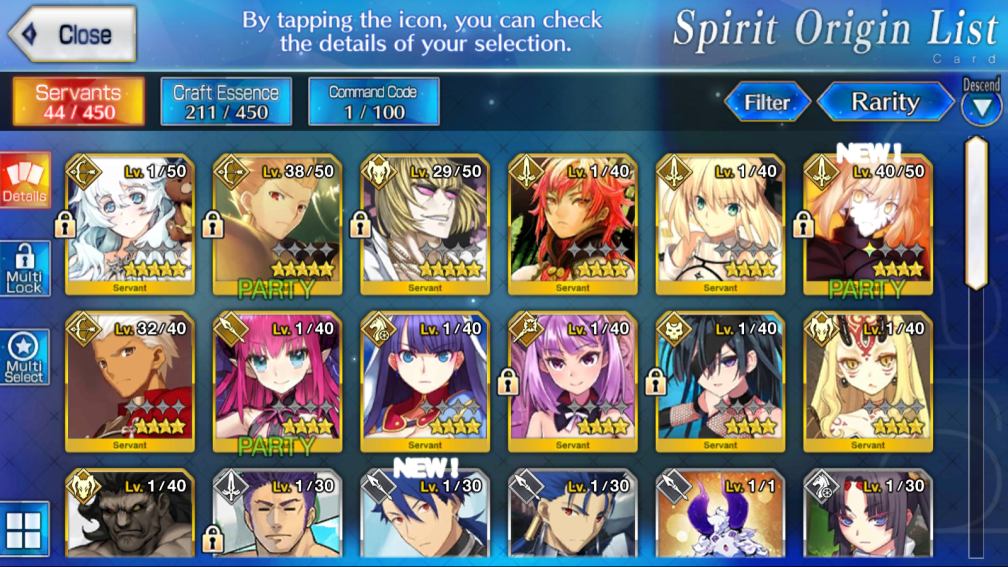
Task: Close the Spirit Origin List
Action: [72, 34]
